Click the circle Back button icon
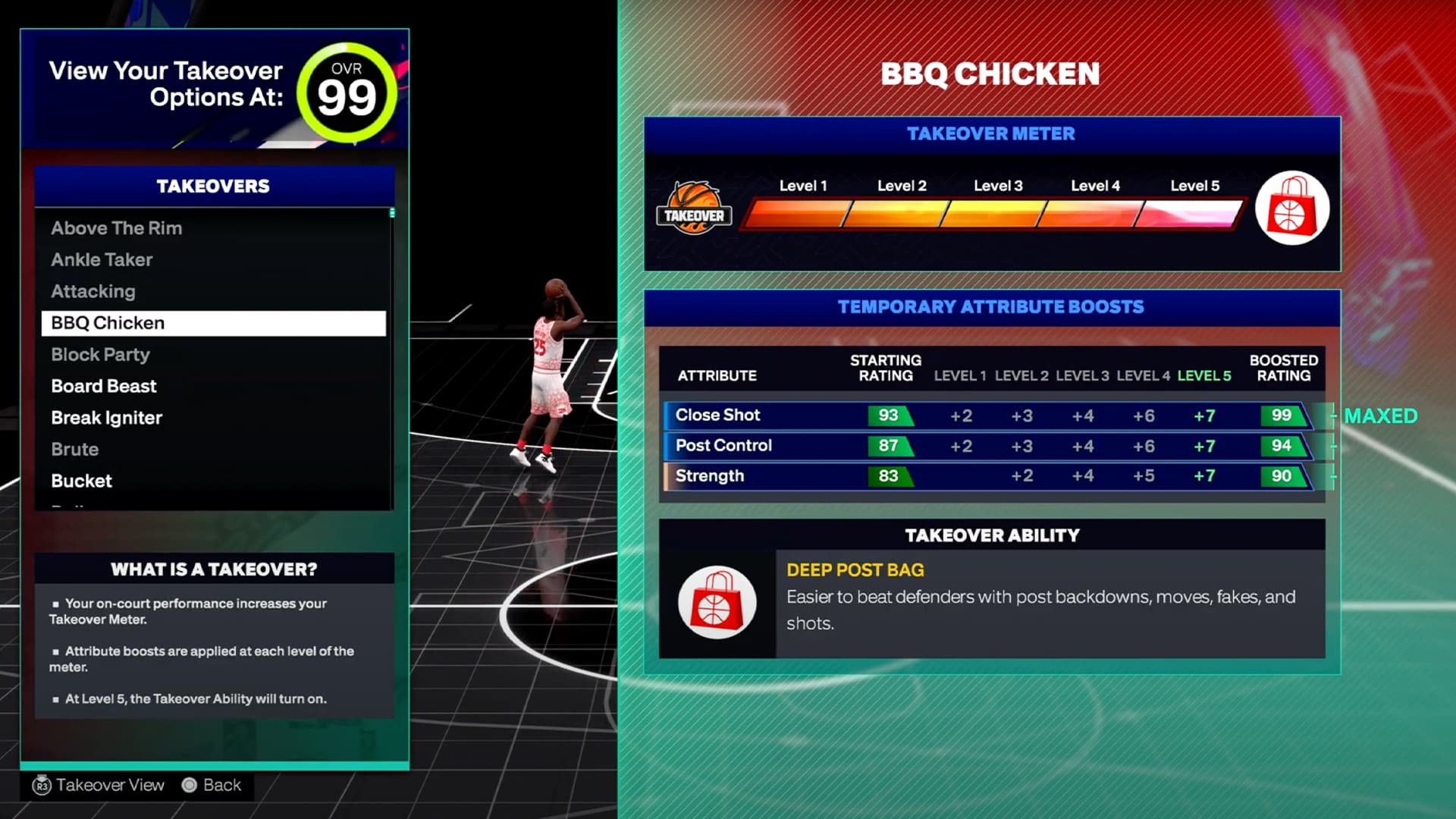Viewport: 1456px width, 819px height. 188,785
